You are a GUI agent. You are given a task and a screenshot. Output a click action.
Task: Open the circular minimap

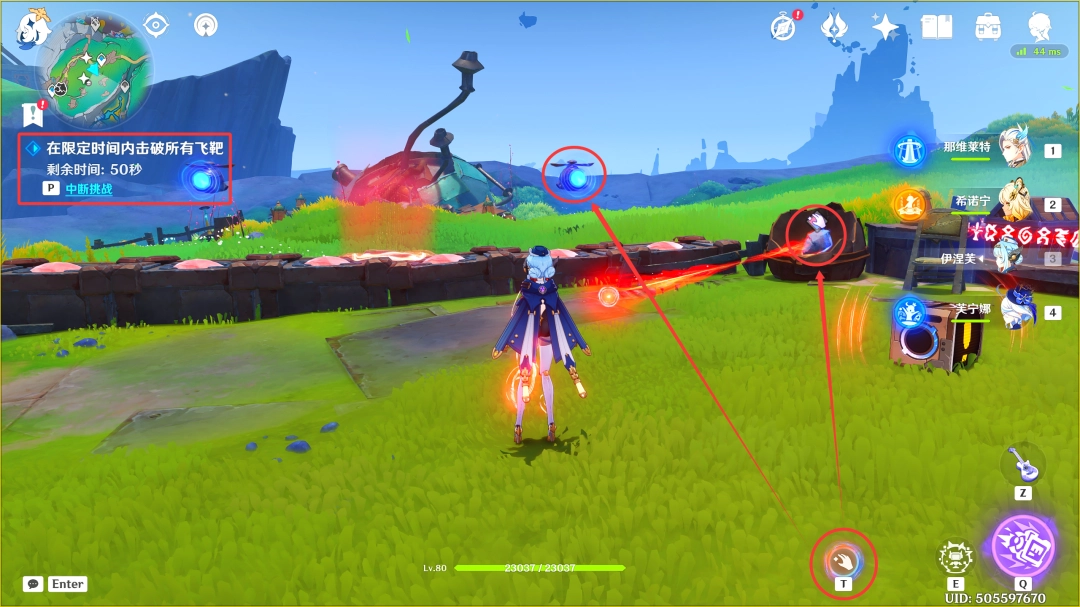click(x=95, y=67)
